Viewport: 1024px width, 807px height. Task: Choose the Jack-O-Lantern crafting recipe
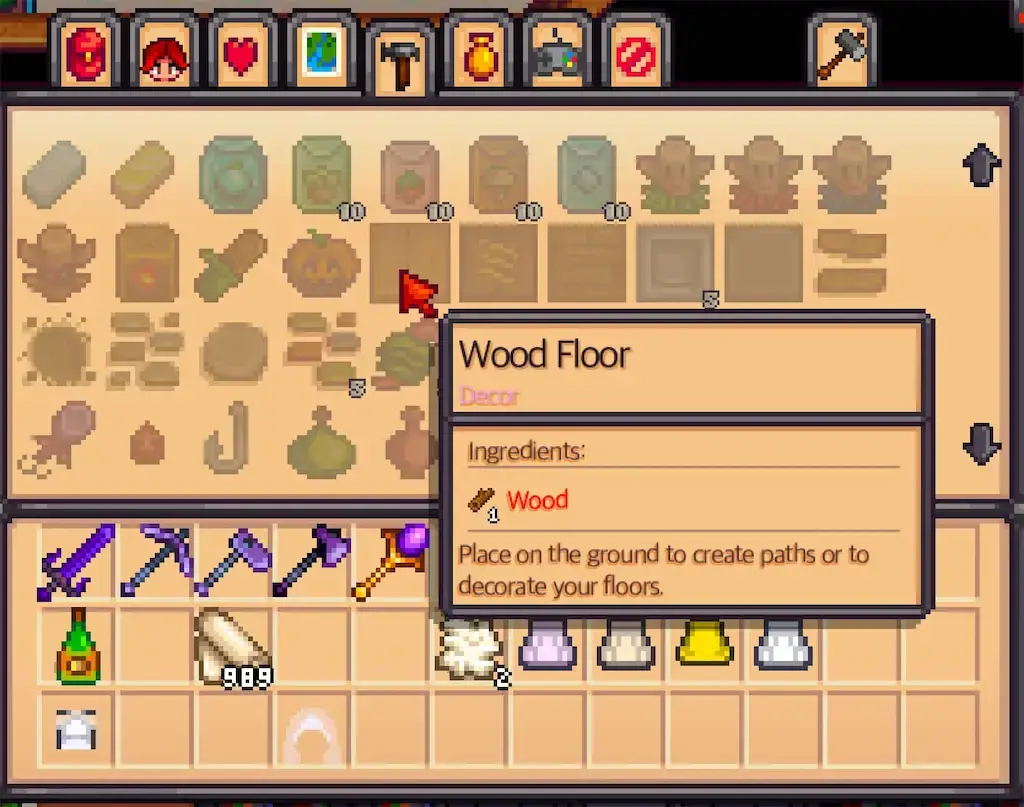(322, 264)
